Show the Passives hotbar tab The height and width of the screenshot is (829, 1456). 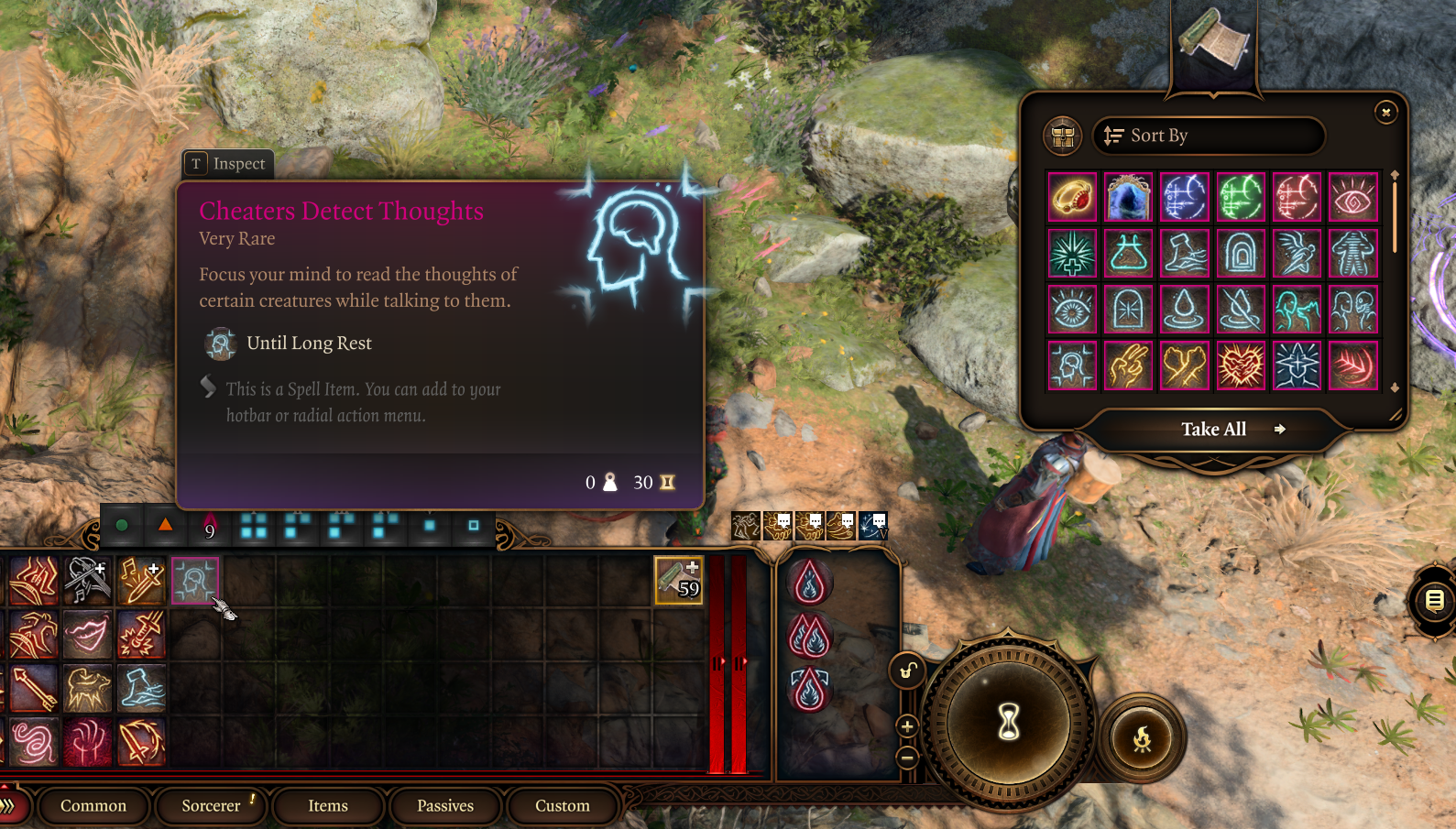(x=445, y=805)
